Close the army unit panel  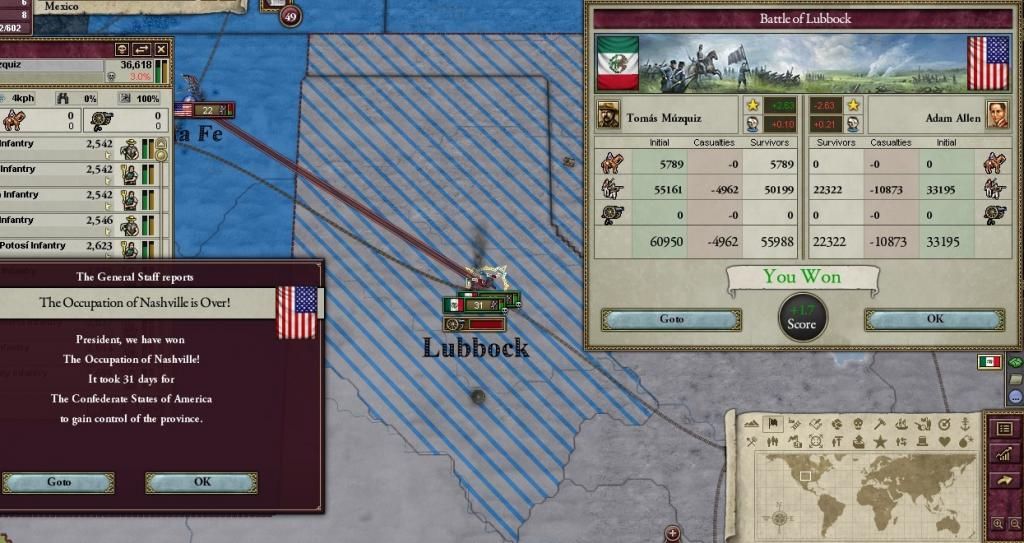162,49
